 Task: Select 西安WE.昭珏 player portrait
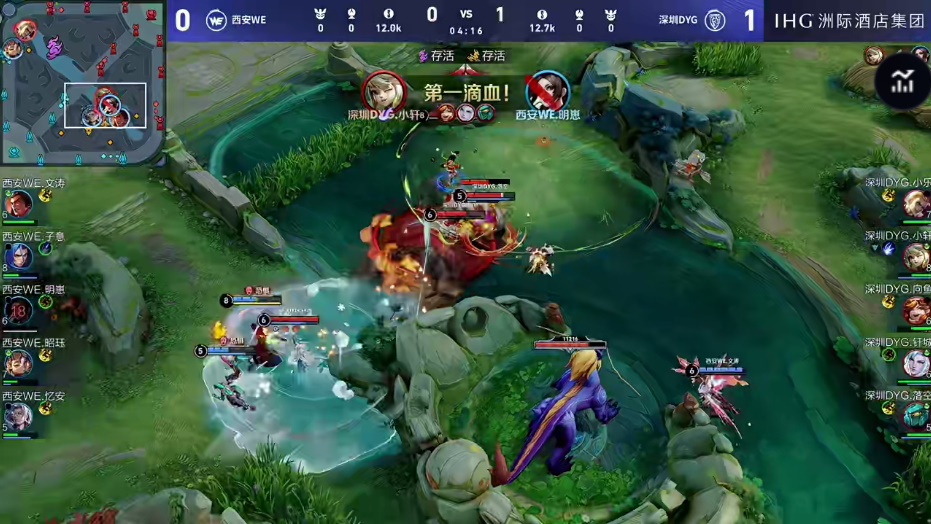tap(17, 364)
